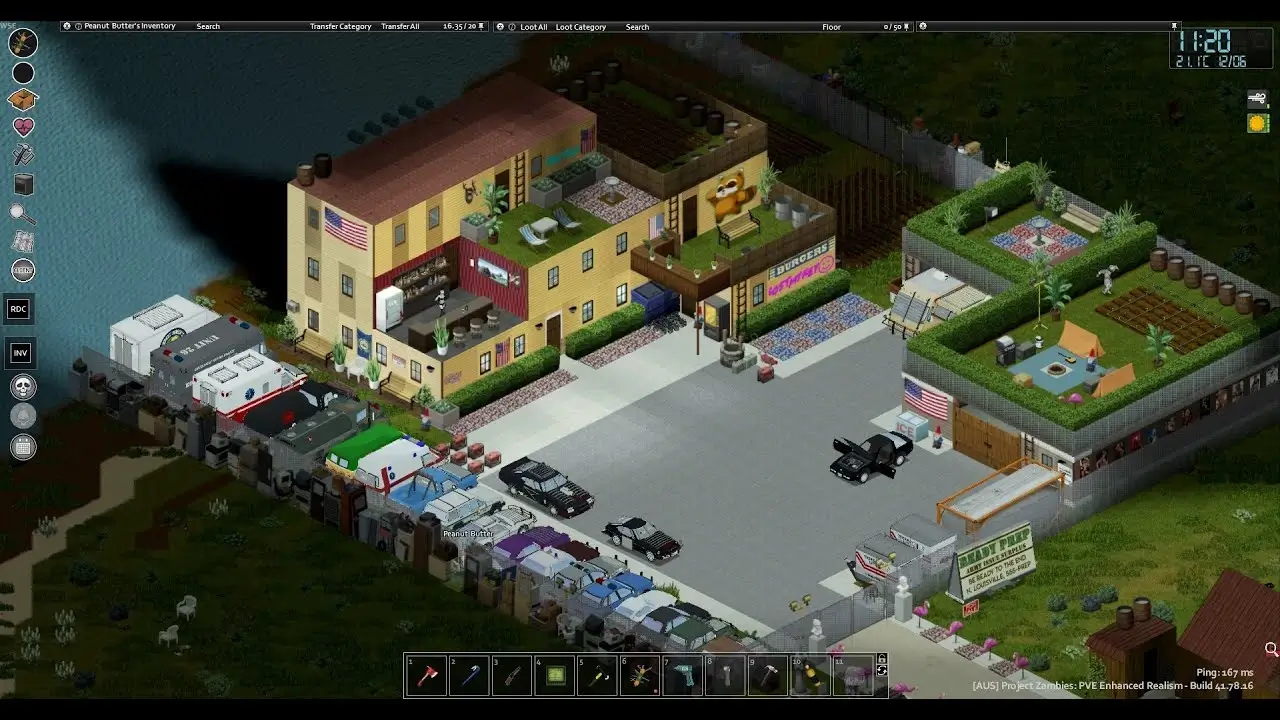Click the Floor label in the loot window

(831, 27)
